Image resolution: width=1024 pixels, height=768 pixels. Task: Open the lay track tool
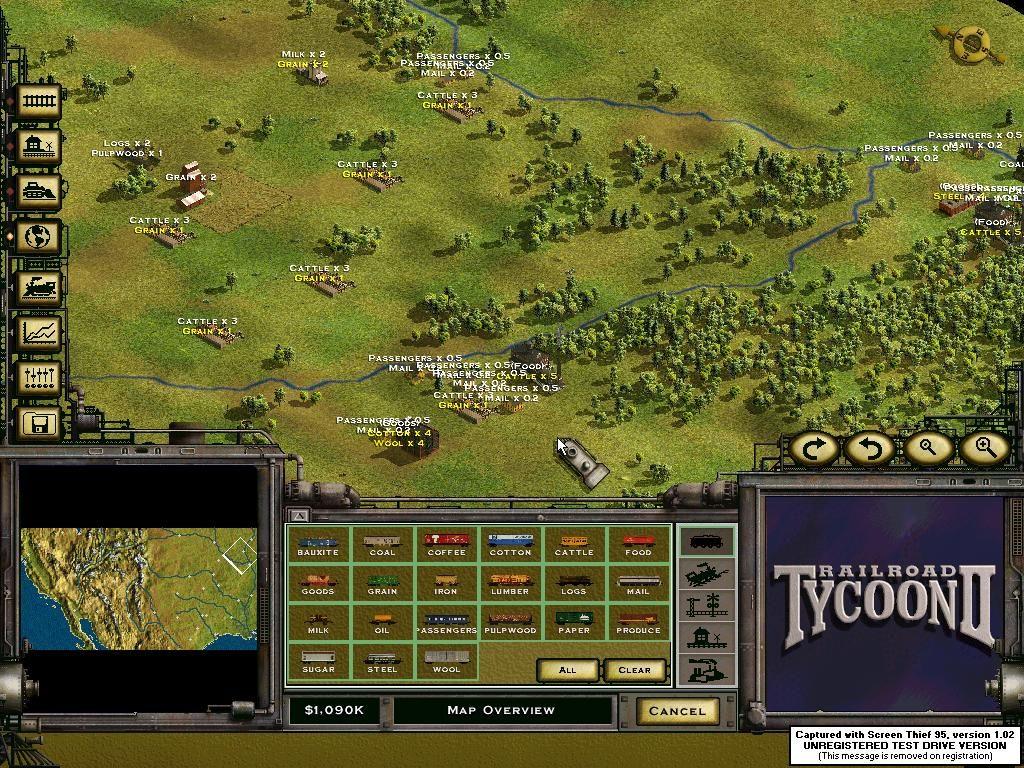click(x=37, y=100)
